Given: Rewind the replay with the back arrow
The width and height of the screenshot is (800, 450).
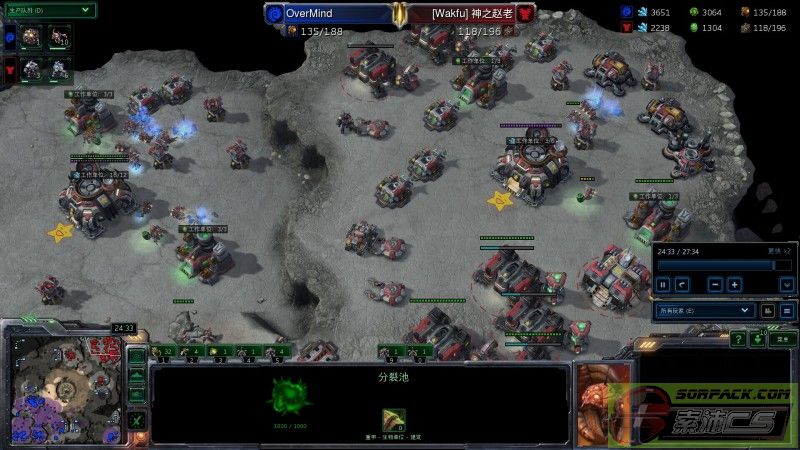Looking at the screenshot, I should tap(682, 284).
